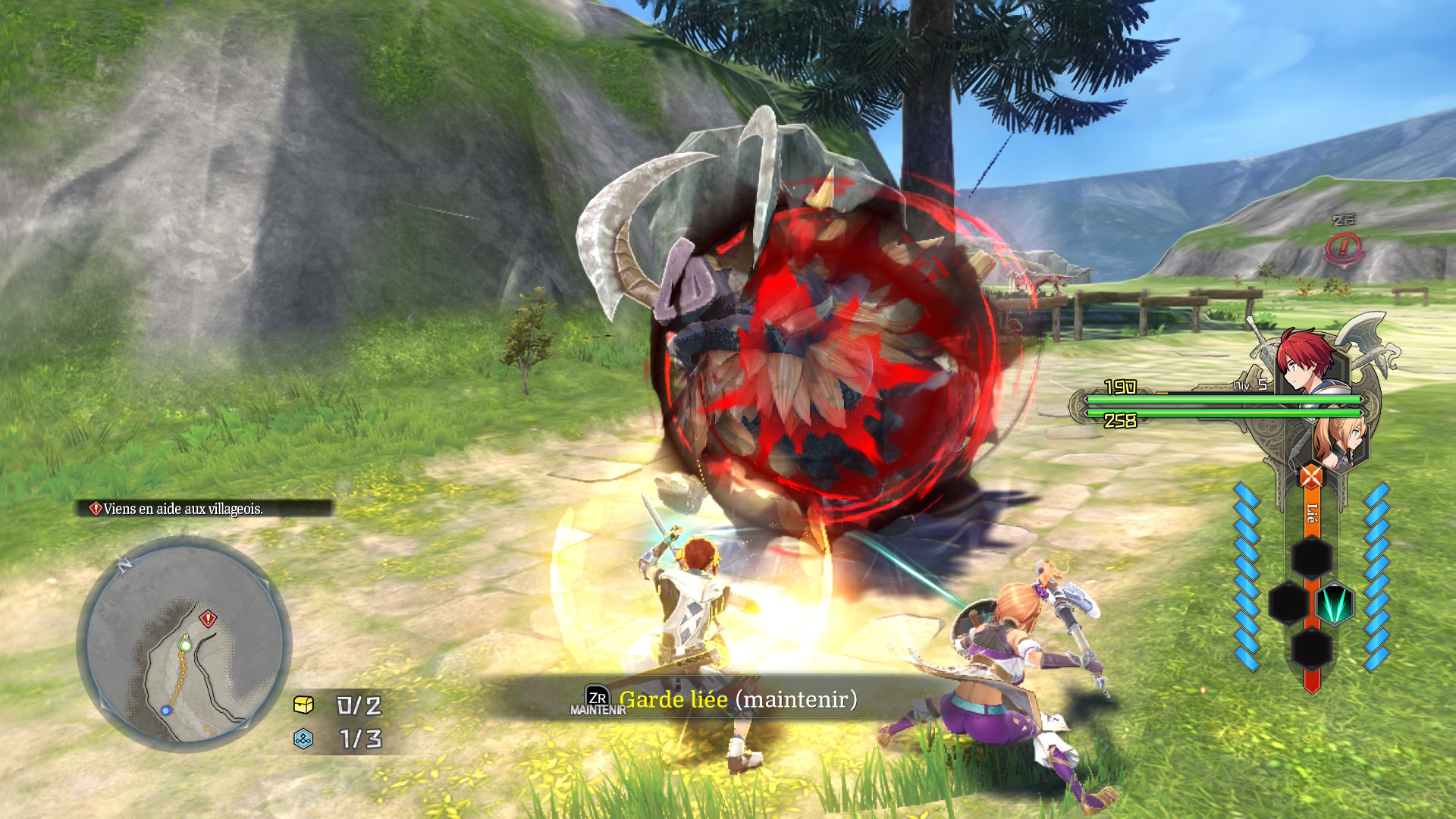This screenshot has width=1456, height=819.
Task: Open the circular minimap
Action: coord(184,643)
